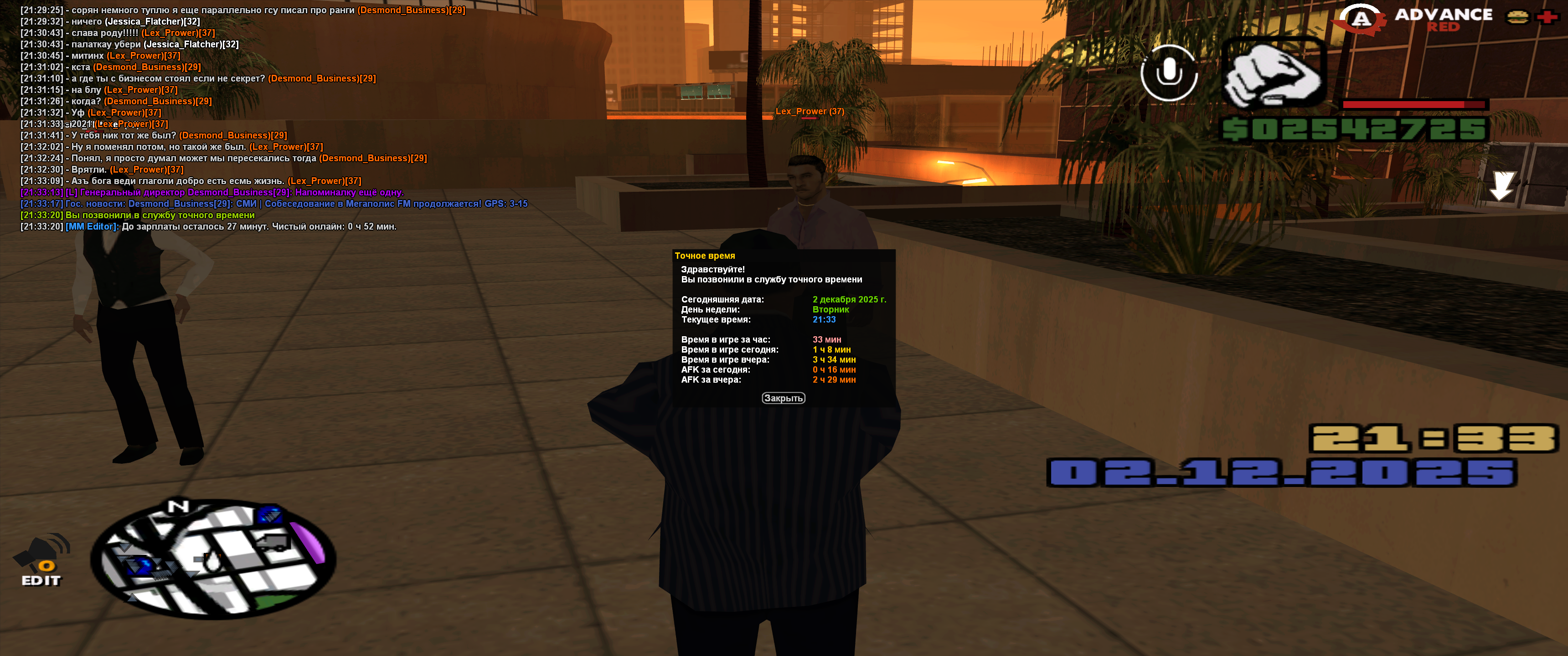The image size is (1568, 656).
Task: Click the white down arrow indicator
Action: coord(1501,185)
